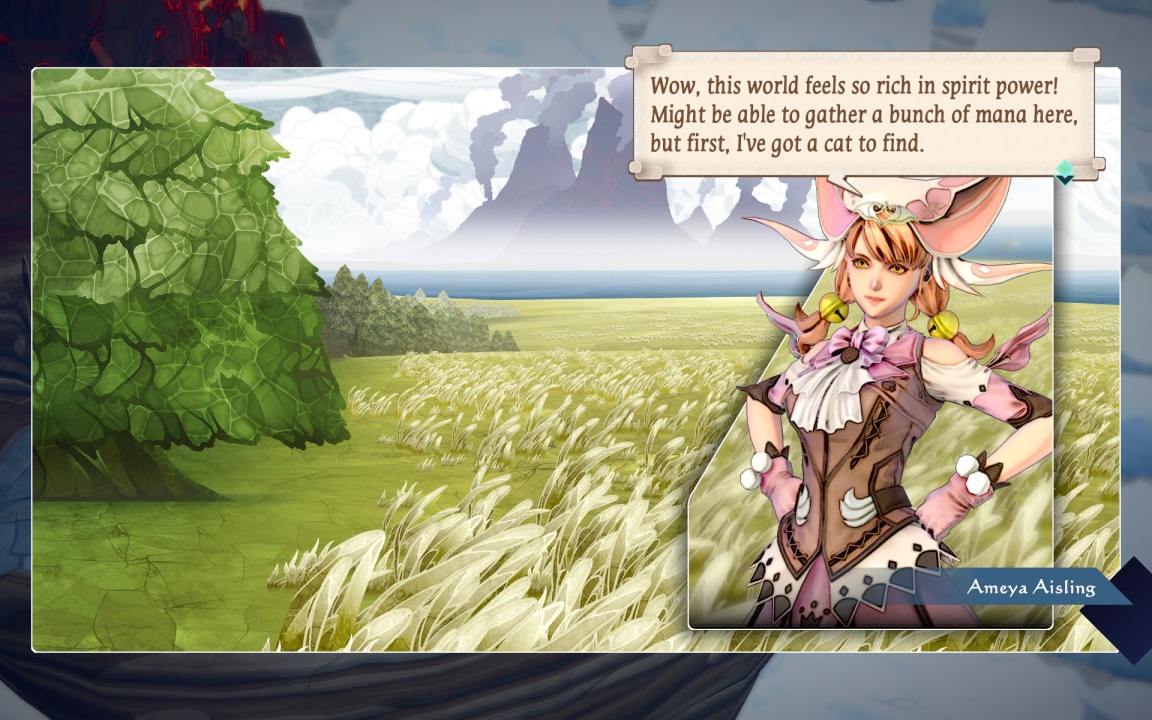Screen dimensions: 1152x720
Task: Click Ameya's speech box to continue
Action: click(x=864, y=113)
